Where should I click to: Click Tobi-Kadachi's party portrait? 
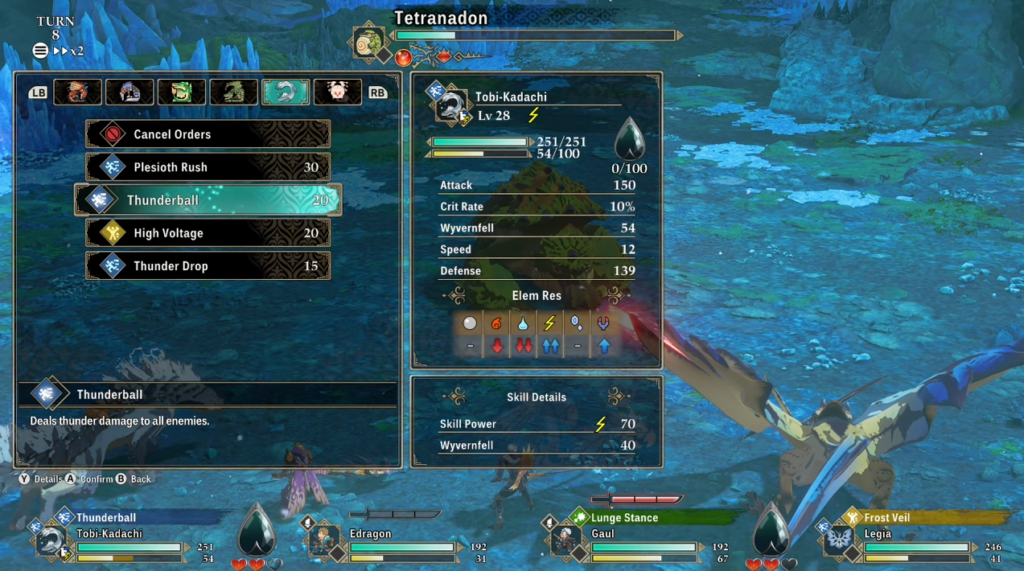51,540
